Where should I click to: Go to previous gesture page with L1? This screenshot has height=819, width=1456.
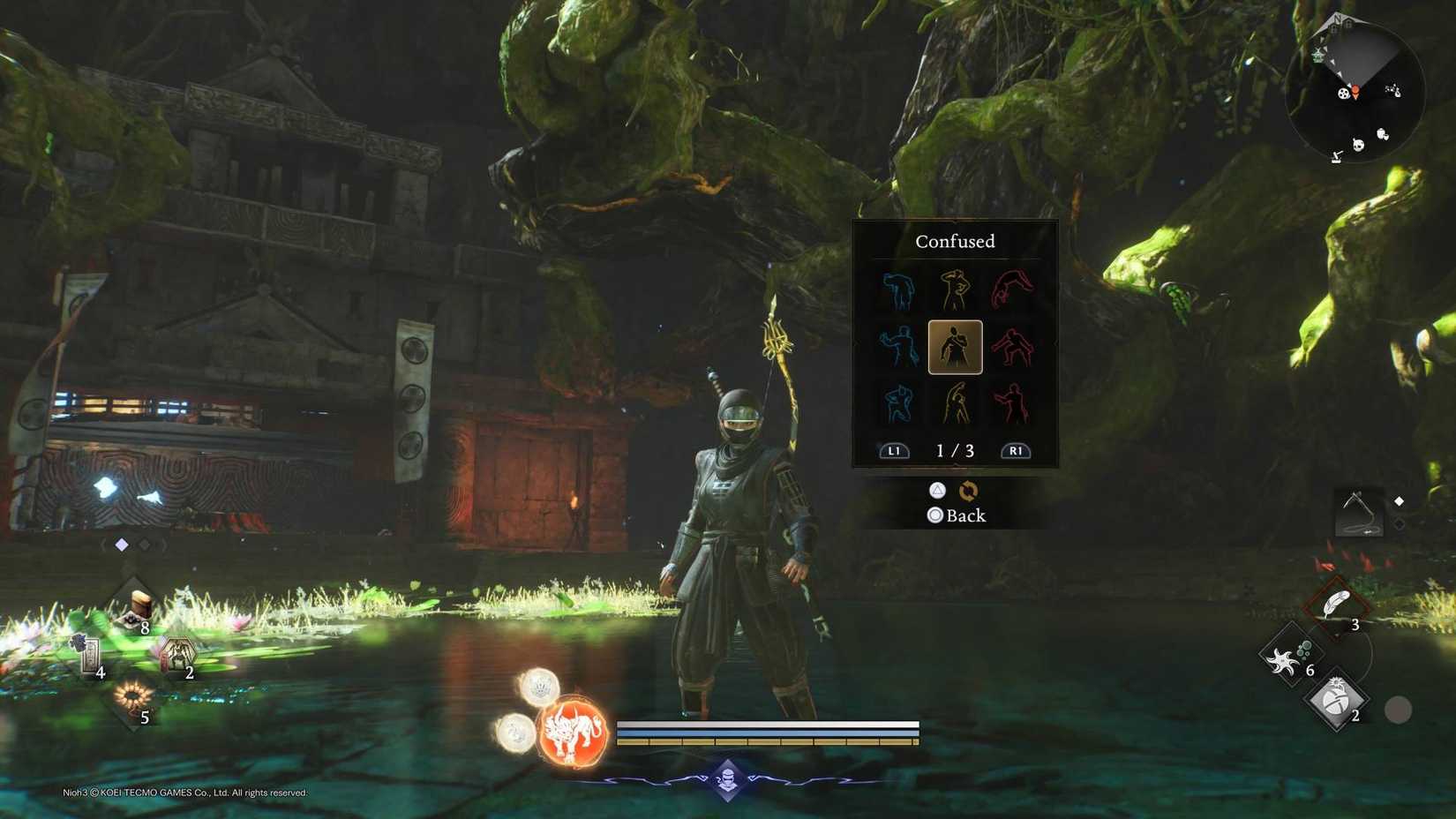pyautogui.click(x=894, y=450)
